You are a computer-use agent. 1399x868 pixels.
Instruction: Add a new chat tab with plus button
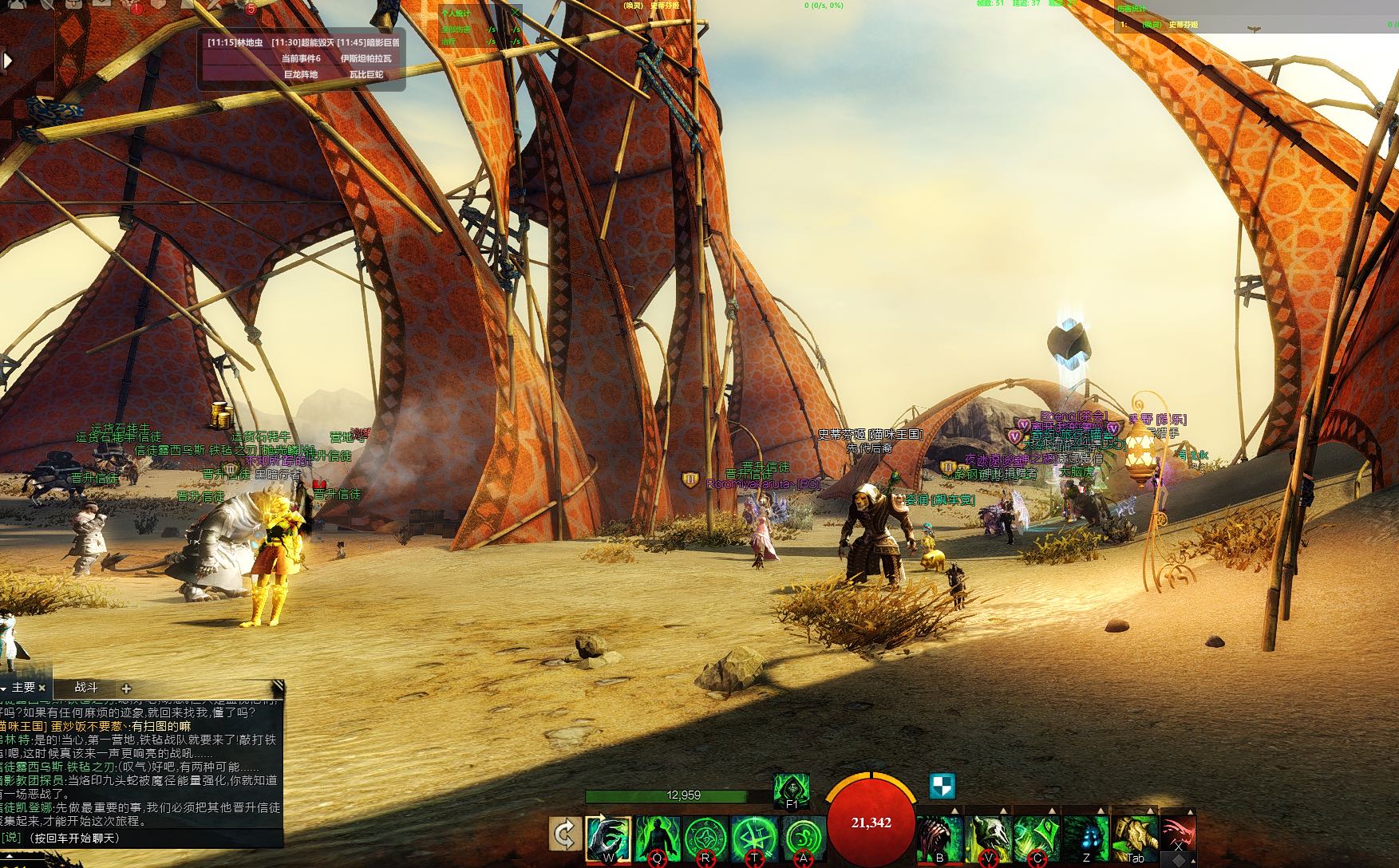[126, 688]
